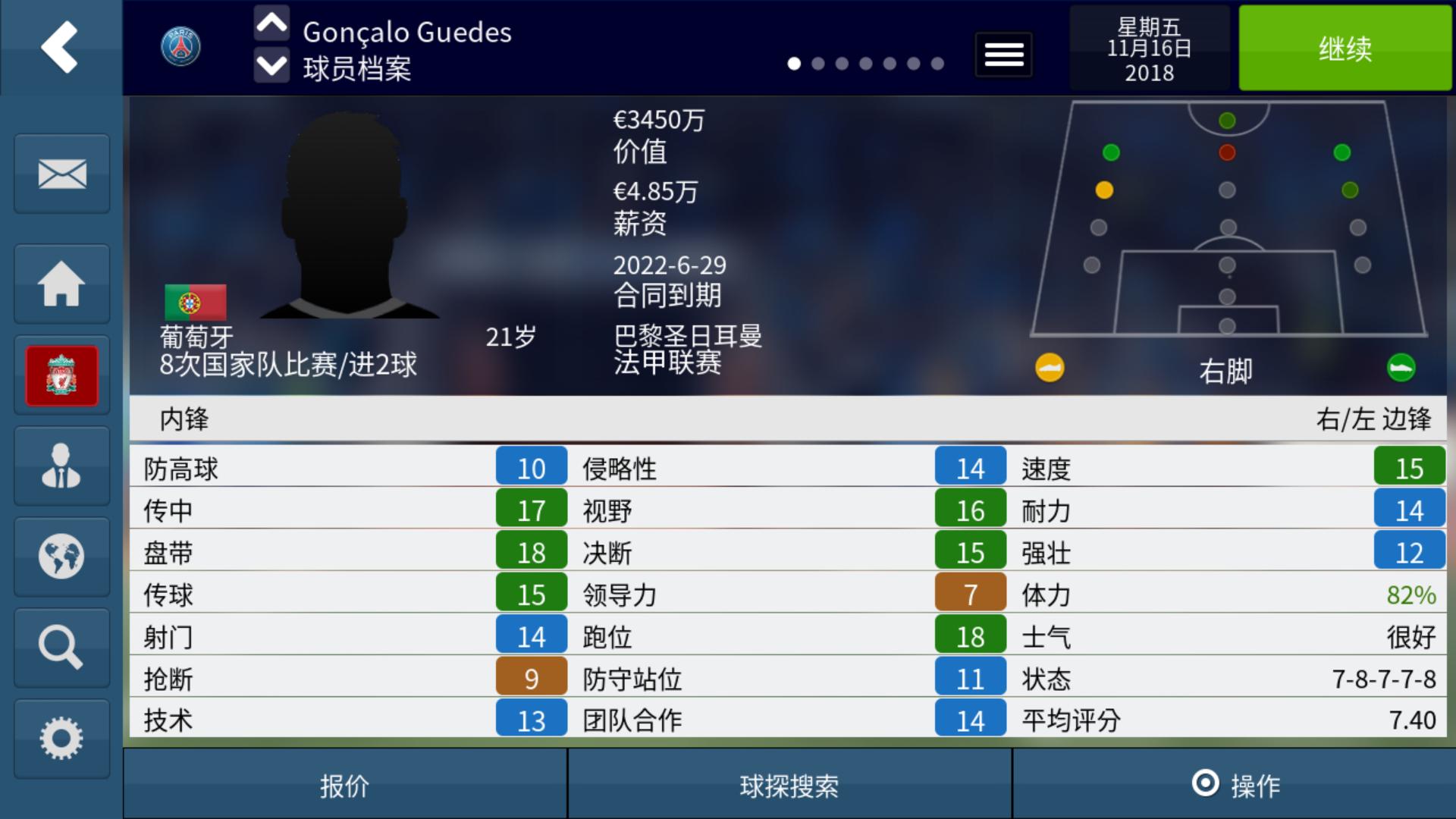Viewport: 1456px width, 819px height.
Task: Open the Liverpool club crest in sidebar
Action: click(x=61, y=375)
